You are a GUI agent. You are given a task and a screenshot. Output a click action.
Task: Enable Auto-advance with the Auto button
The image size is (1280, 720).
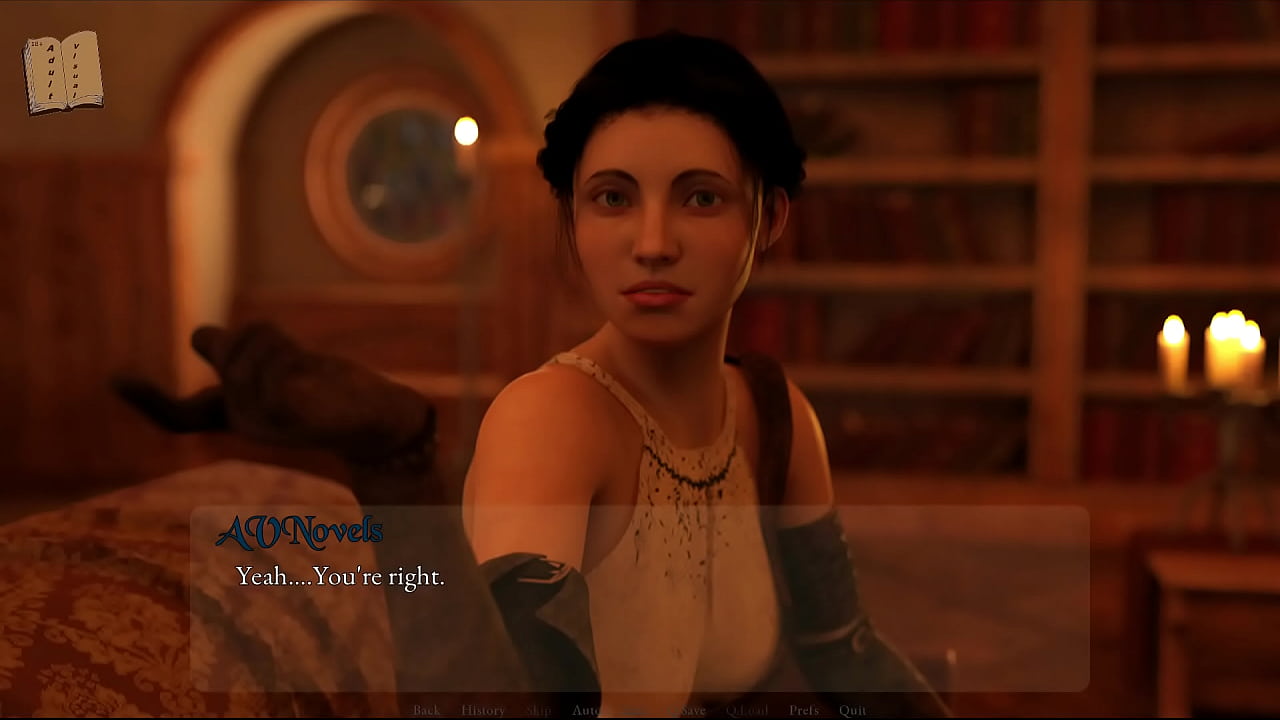pyautogui.click(x=586, y=710)
